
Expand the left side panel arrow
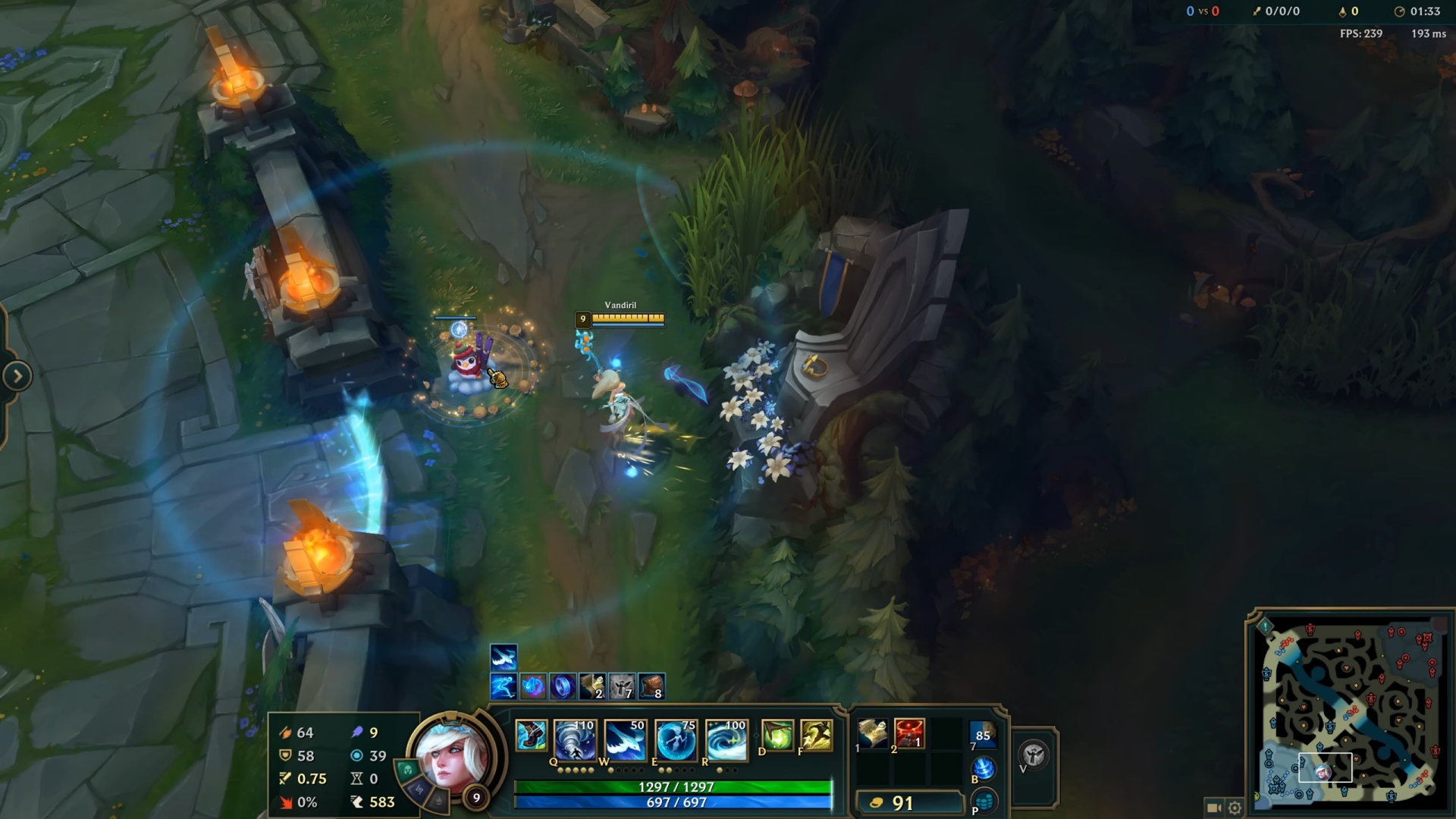point(17,376)
